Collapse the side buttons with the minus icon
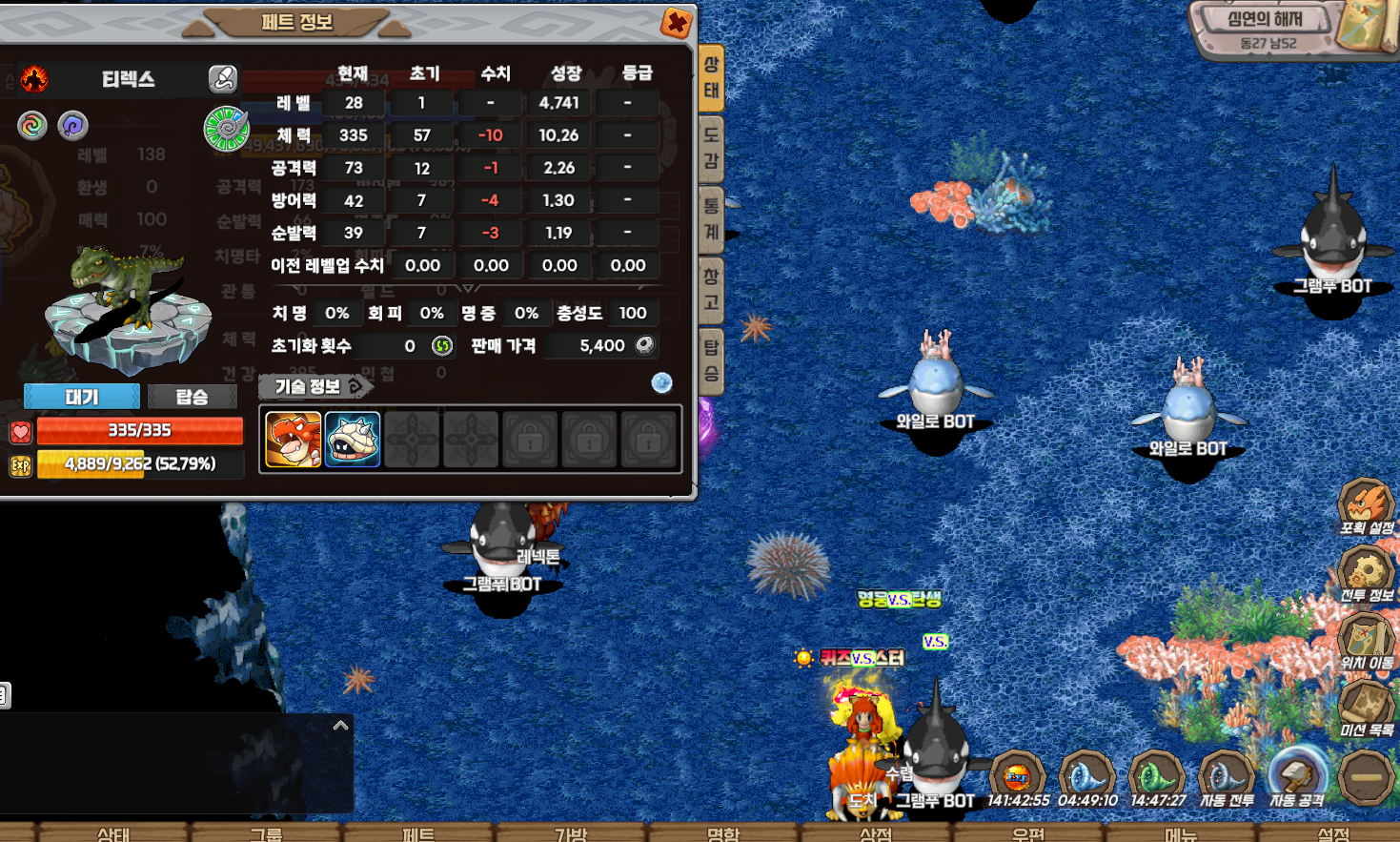The image size is (1400, 842). point(1366,777)
